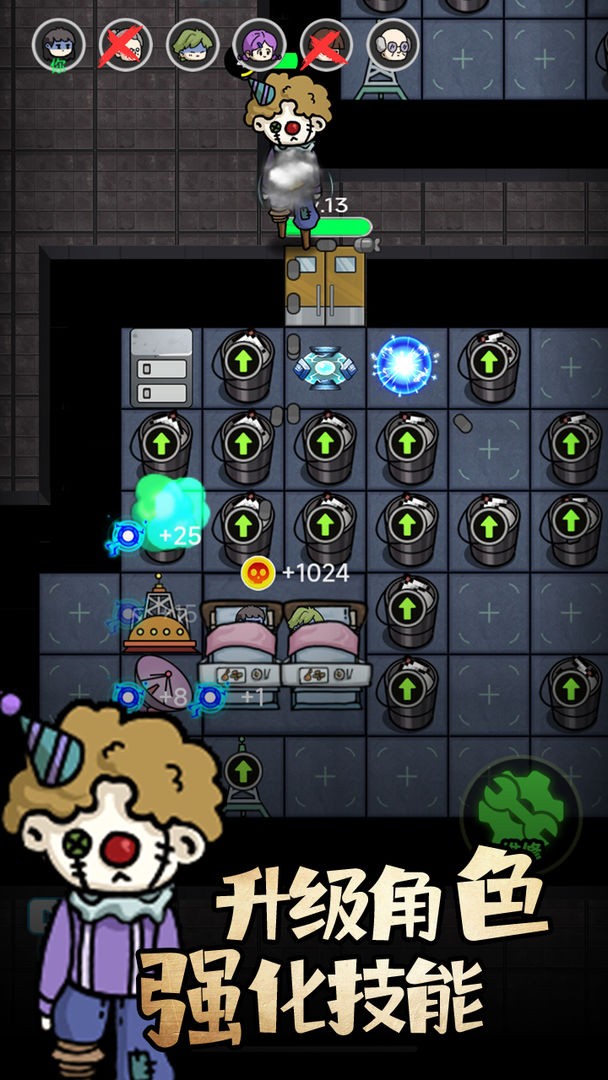Select the blue-masked player portrait
The image size is (608, 1080).
point(58,44)
